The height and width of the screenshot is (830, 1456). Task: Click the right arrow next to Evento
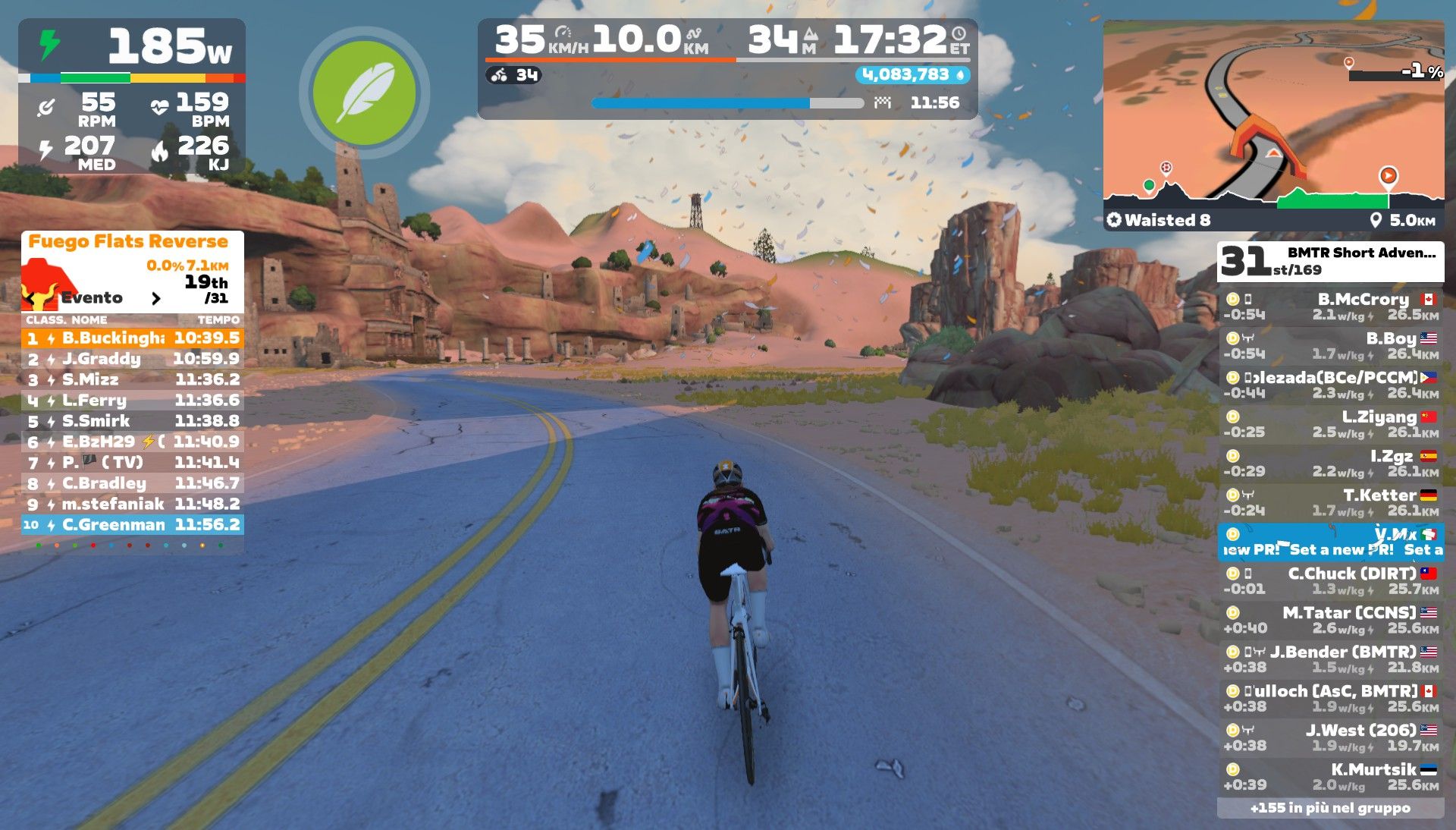click(x=156, y=298)
